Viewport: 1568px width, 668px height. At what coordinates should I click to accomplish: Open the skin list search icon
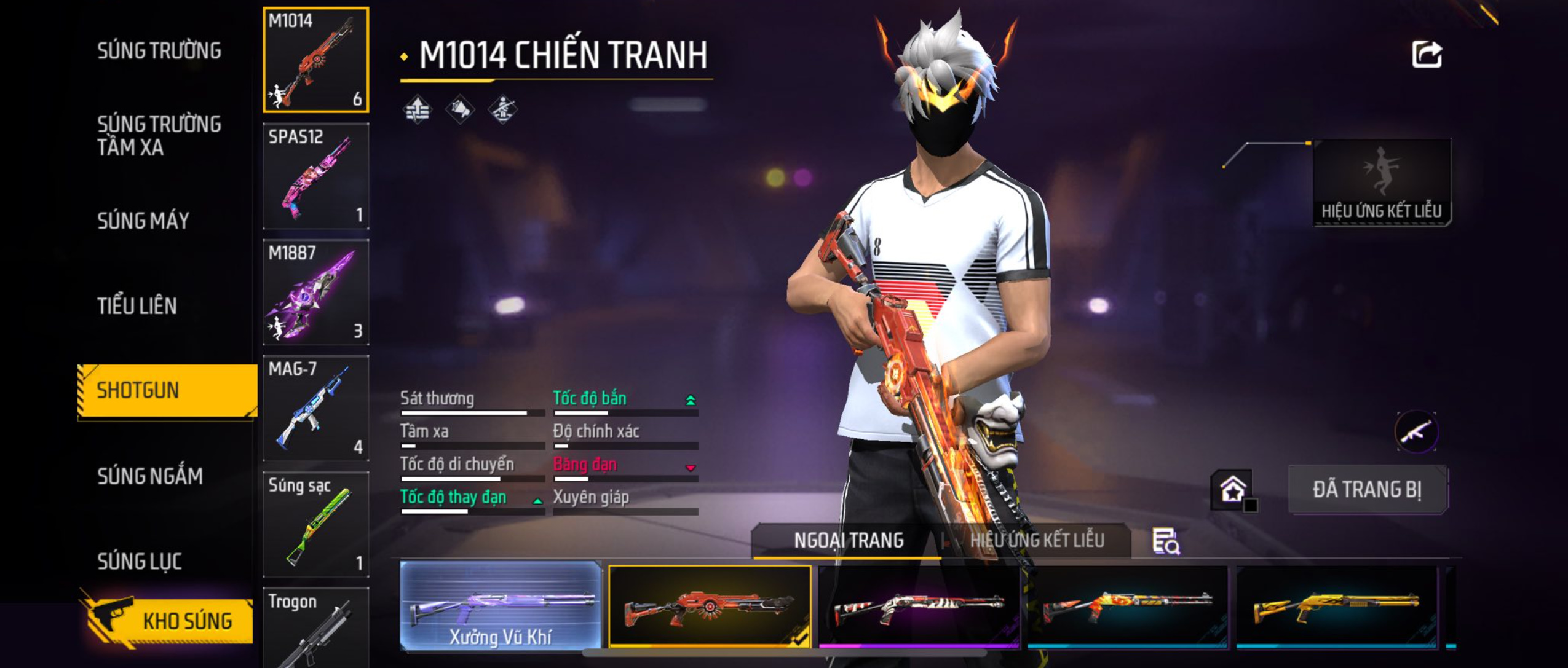coord(1165,541)
